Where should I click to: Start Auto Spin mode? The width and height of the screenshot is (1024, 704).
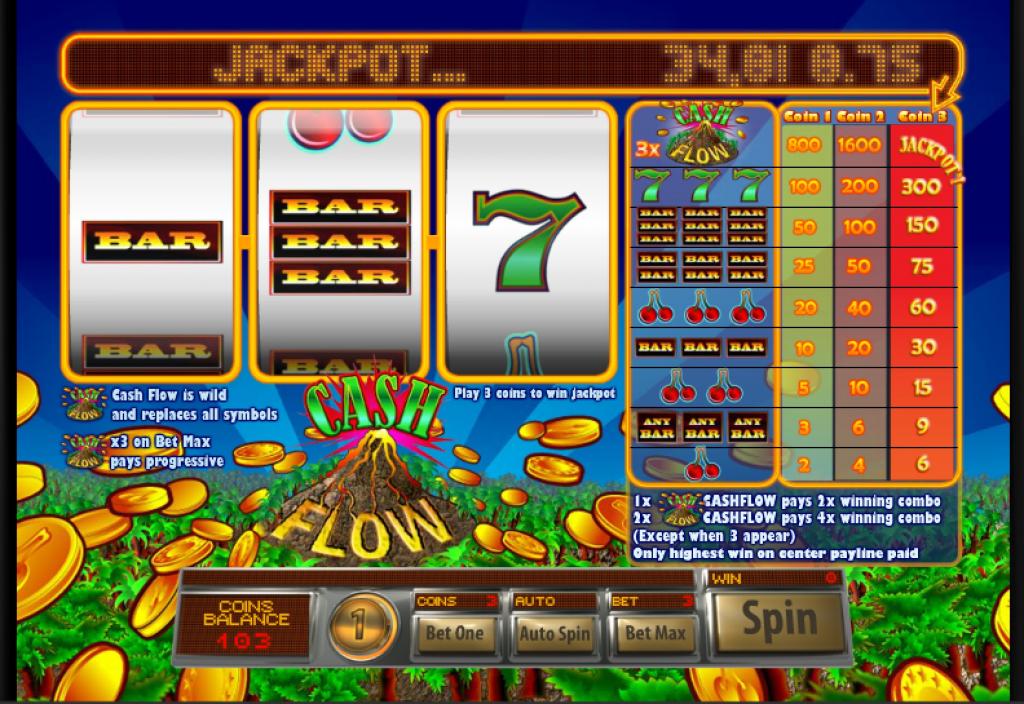pos(554,633)
